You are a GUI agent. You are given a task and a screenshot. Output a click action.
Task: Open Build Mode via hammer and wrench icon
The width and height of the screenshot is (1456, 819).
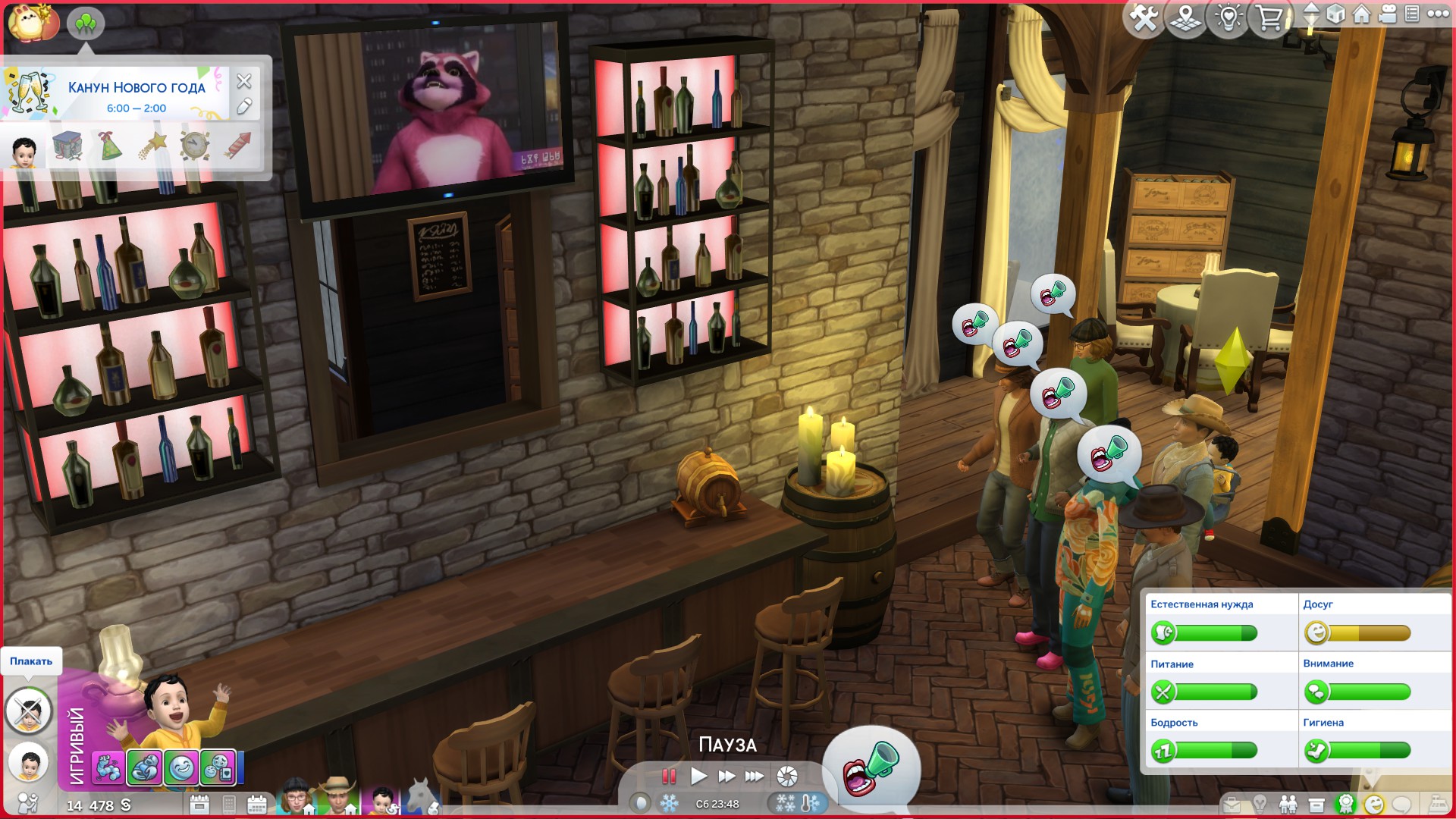point(1144,17)
